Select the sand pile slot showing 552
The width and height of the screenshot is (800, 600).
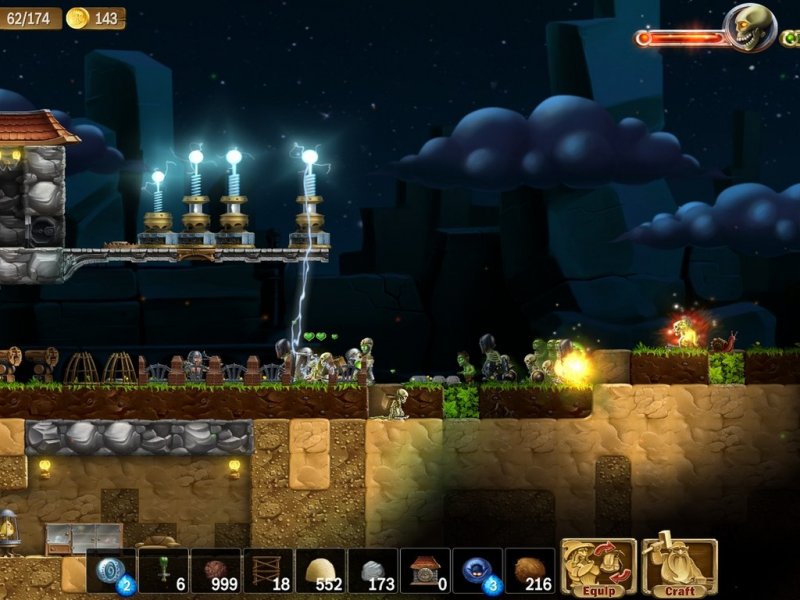(x=320, y=571)
